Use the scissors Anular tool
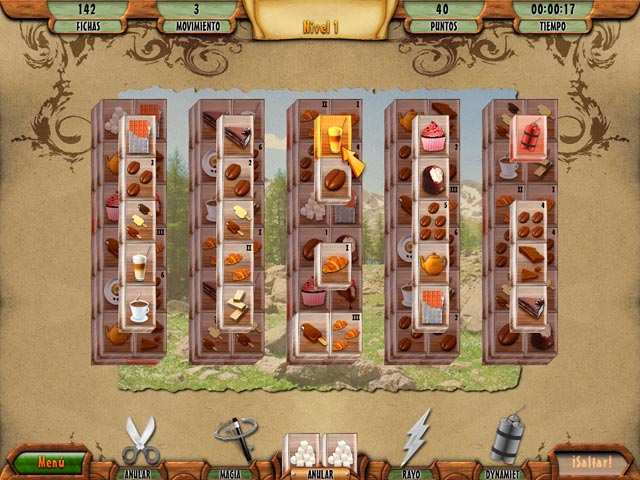Screen dimensions: 640x480 (x=141, y=441)
